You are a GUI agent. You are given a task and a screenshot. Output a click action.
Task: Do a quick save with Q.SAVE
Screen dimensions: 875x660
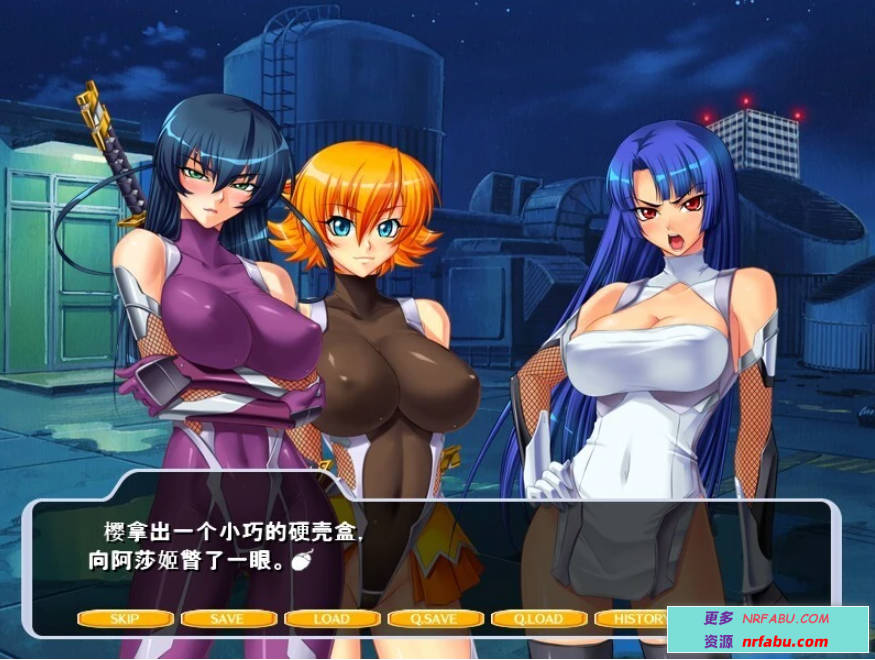[x=435, y=618]
